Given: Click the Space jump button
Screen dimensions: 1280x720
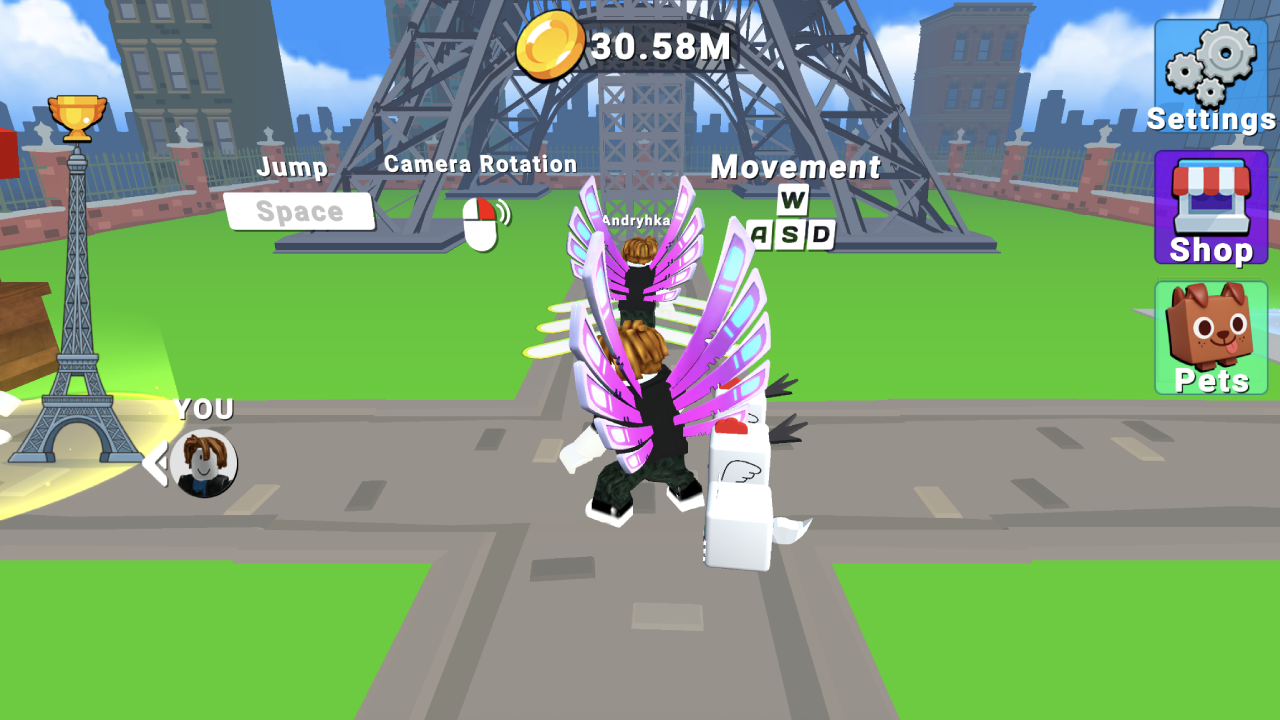Looking at the screenshot, I should click(300, 210).
